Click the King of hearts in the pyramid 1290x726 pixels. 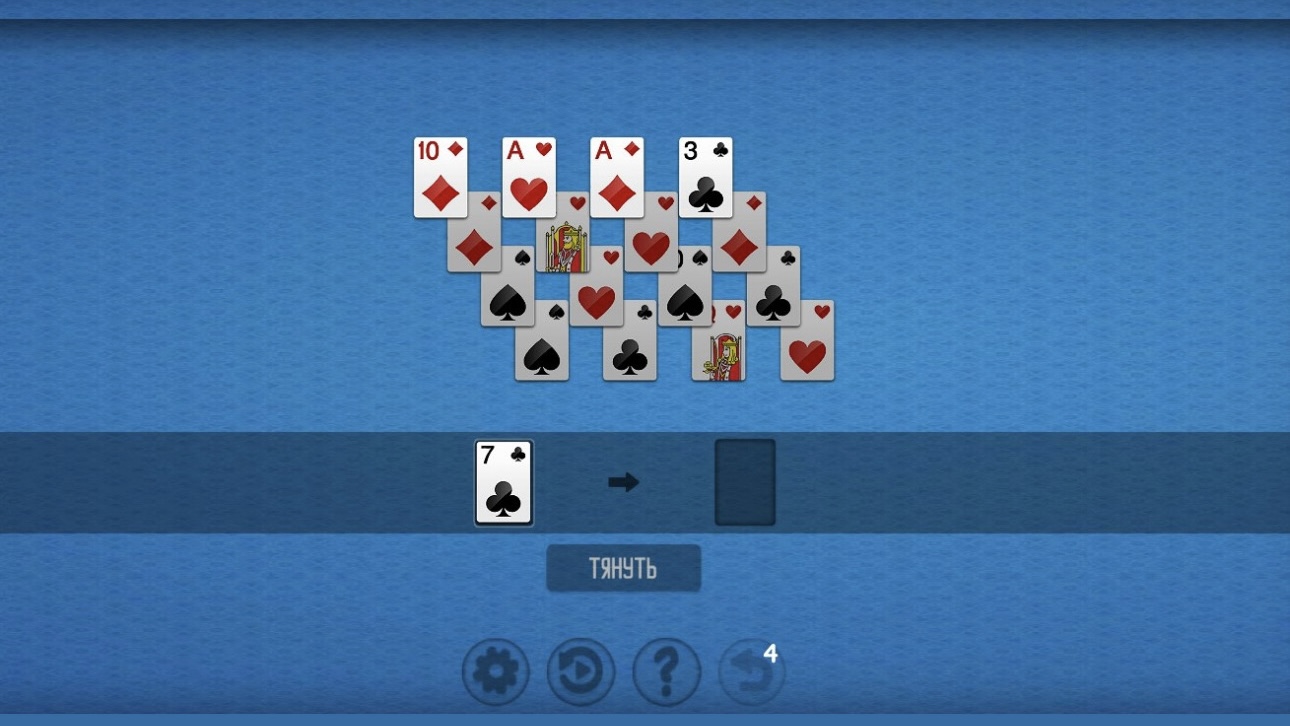coord(565,245)
